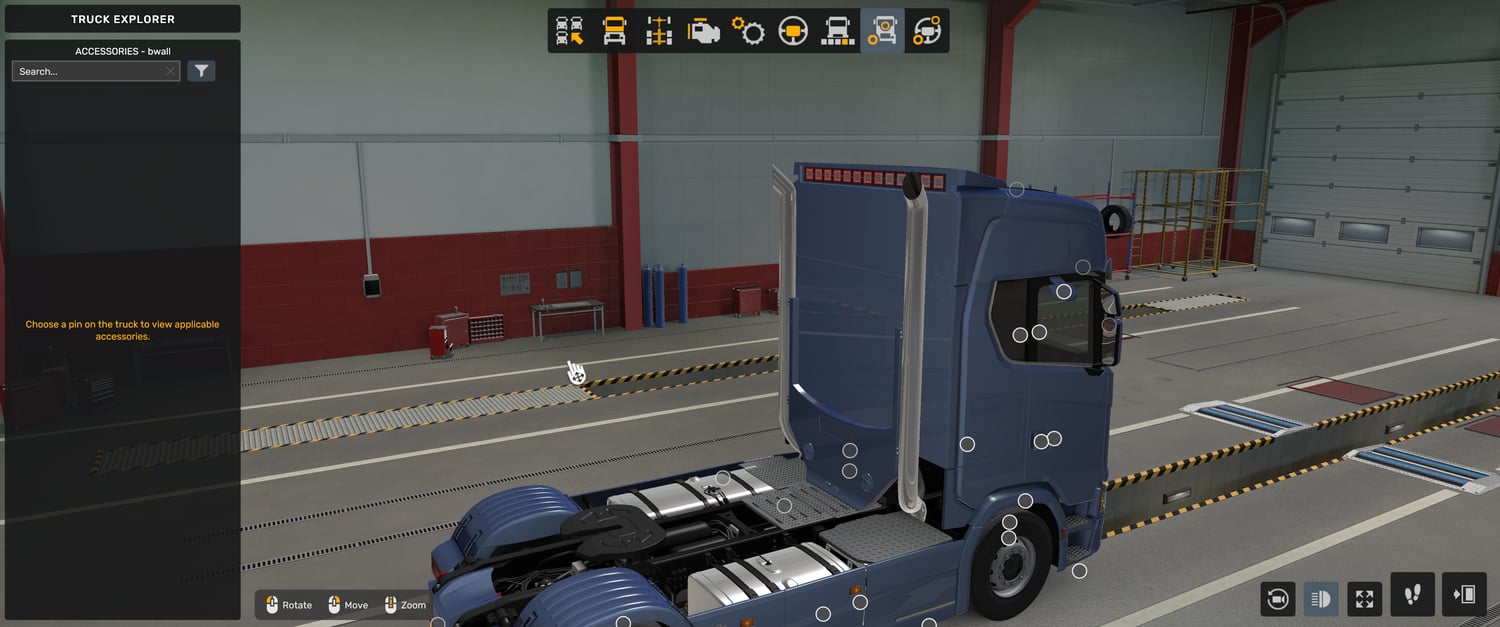
Task: Open the steering wheel interior tab
Action: pos(793,31)
